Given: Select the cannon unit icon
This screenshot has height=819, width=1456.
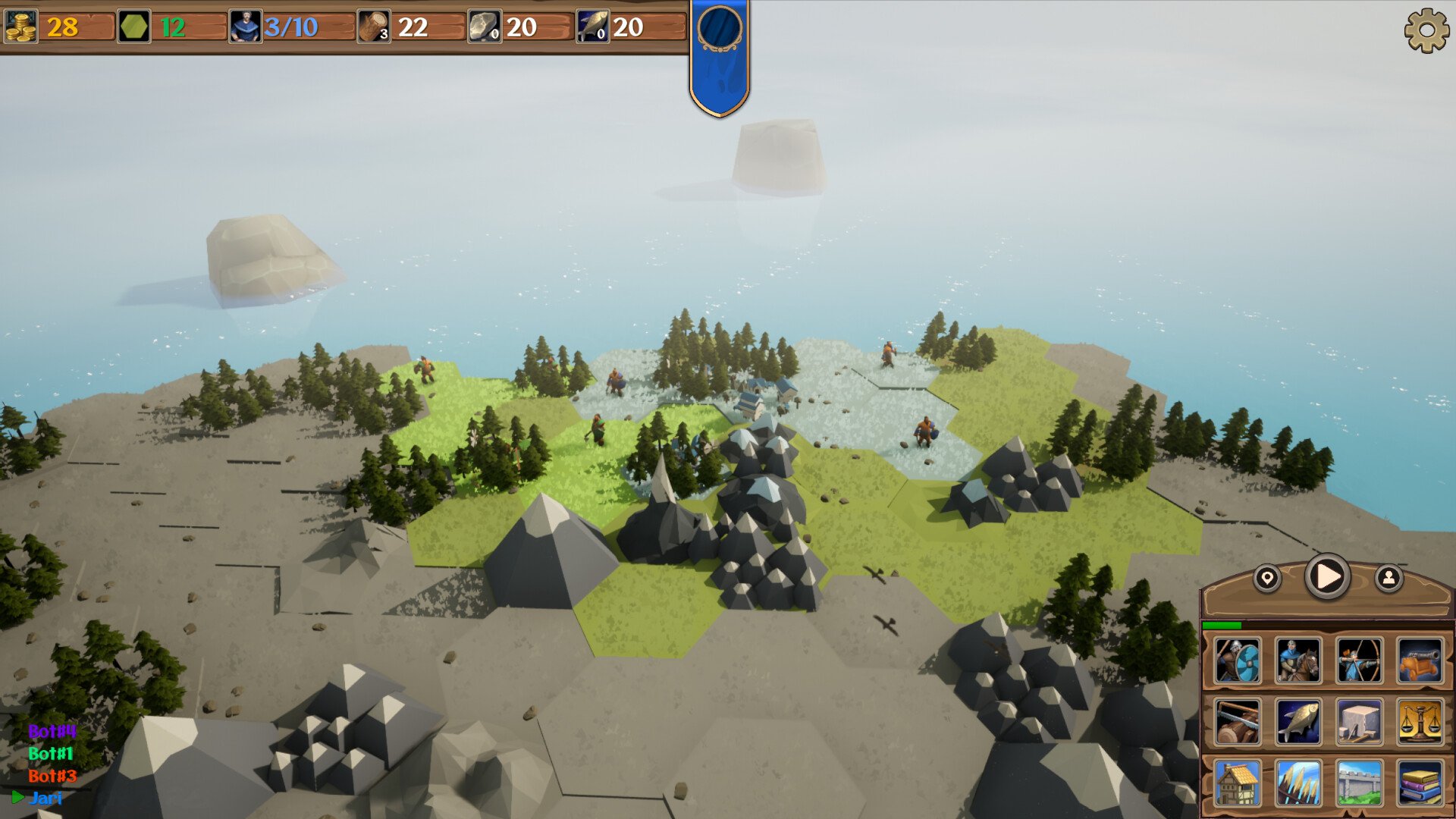Looking at the screenshot, I should pyautogui.click(x=1420, y=661).
